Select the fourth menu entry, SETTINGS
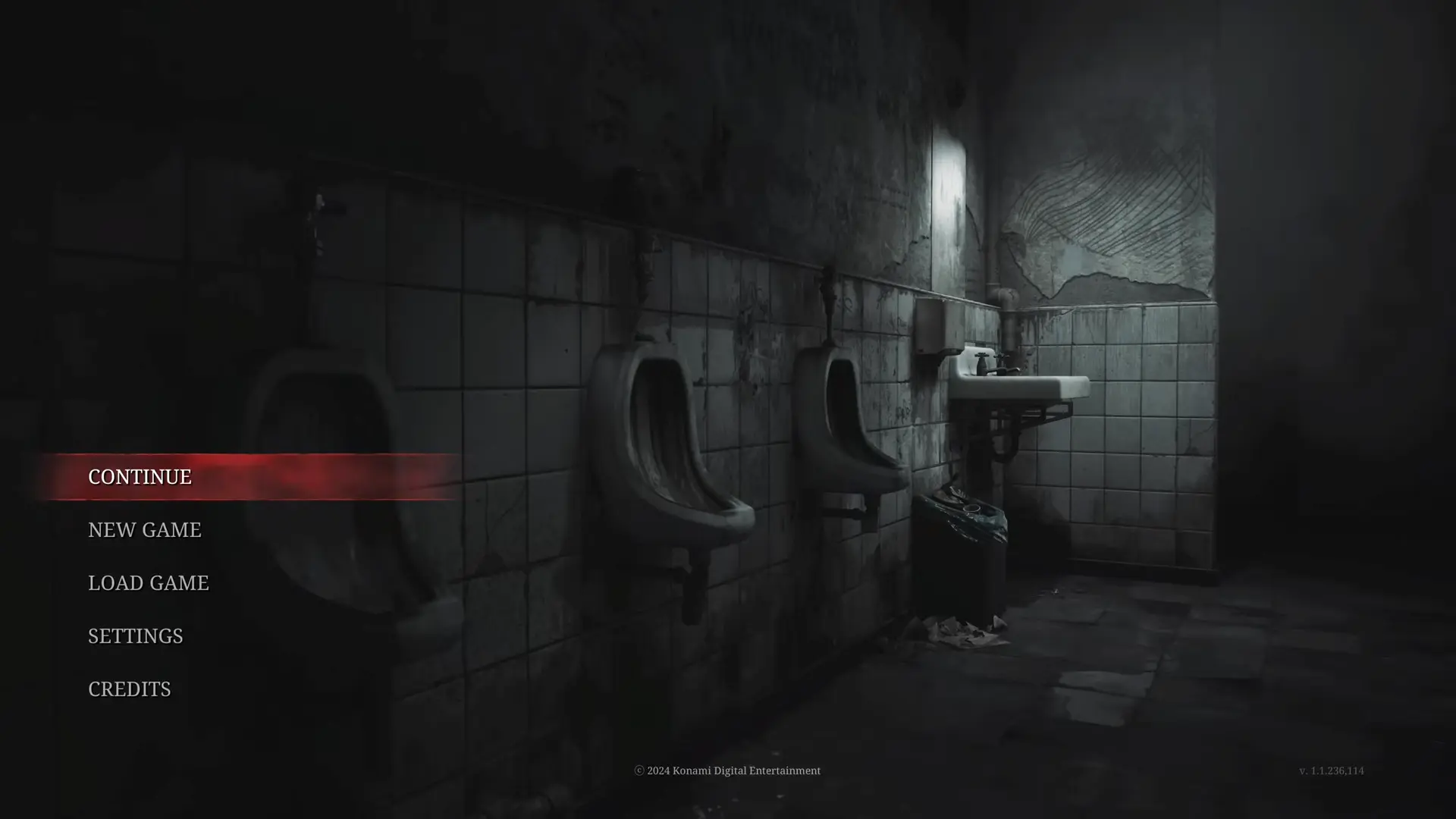Image resolution: width=1456 pixels, height=819 pixels. pos(135,636)
